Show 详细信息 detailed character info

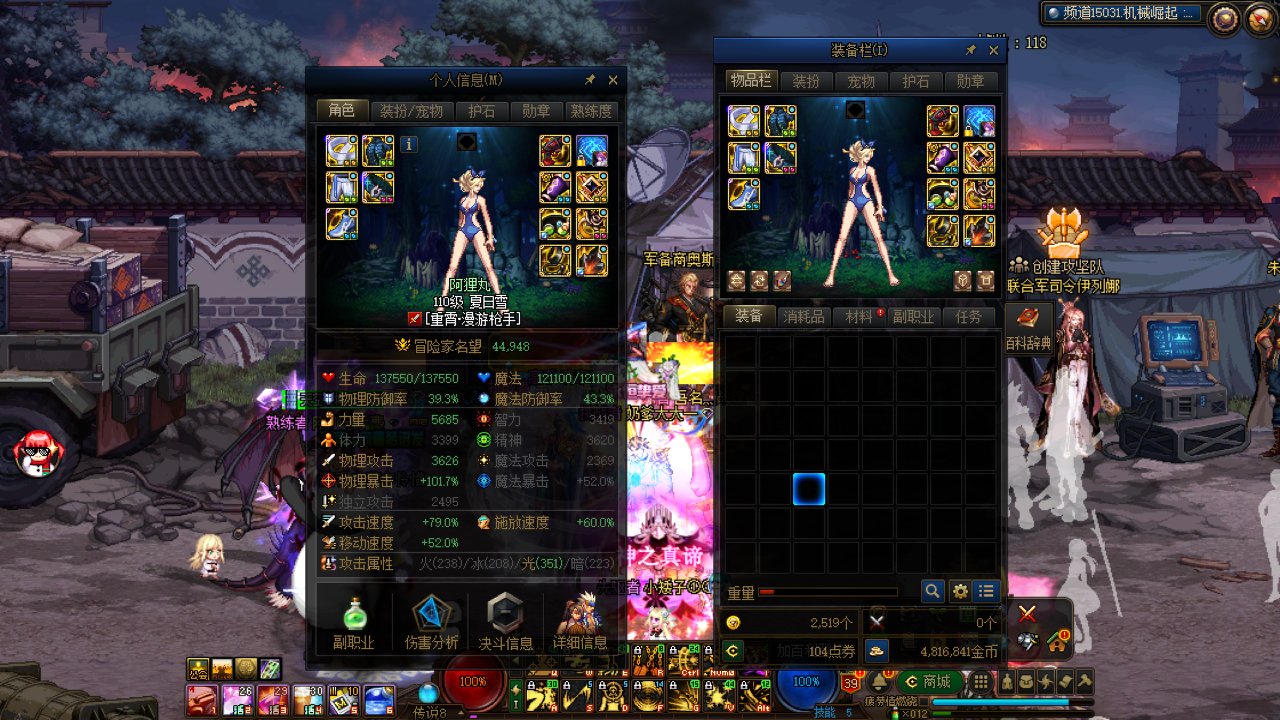tap(580, 622)
